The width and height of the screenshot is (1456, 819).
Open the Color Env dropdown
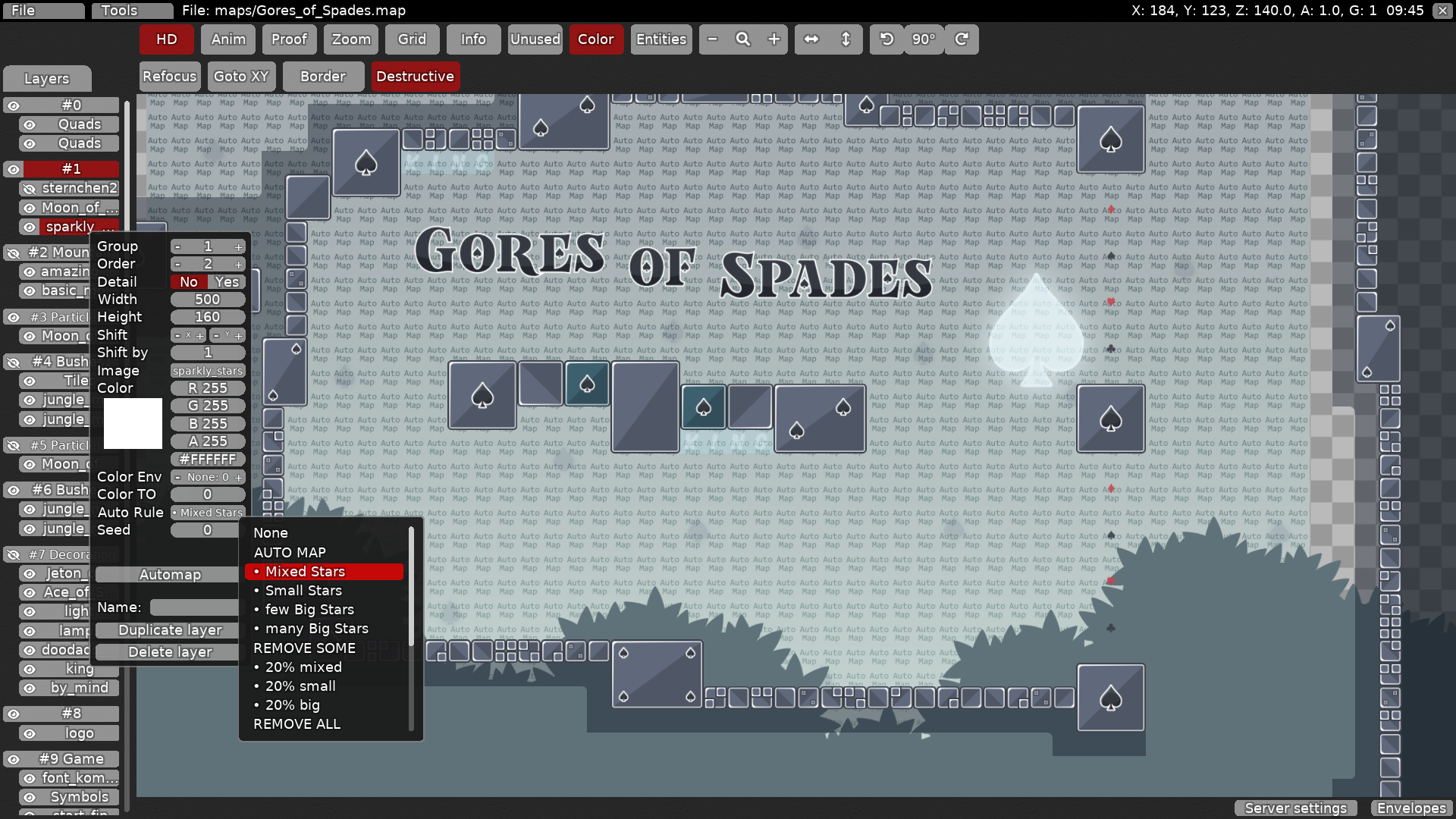[207, 477]
